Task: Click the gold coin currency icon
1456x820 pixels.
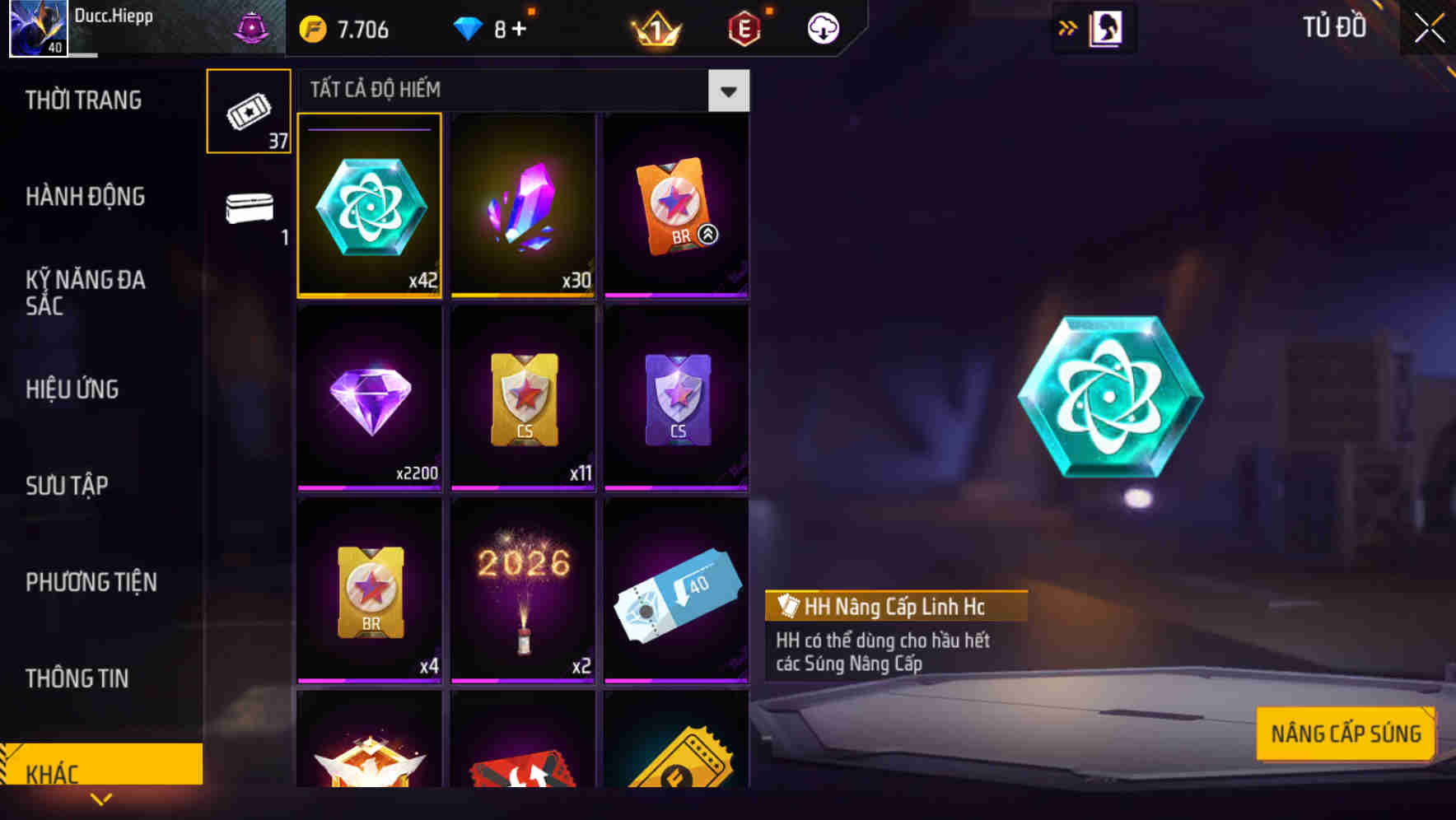Action: point(311,28)
